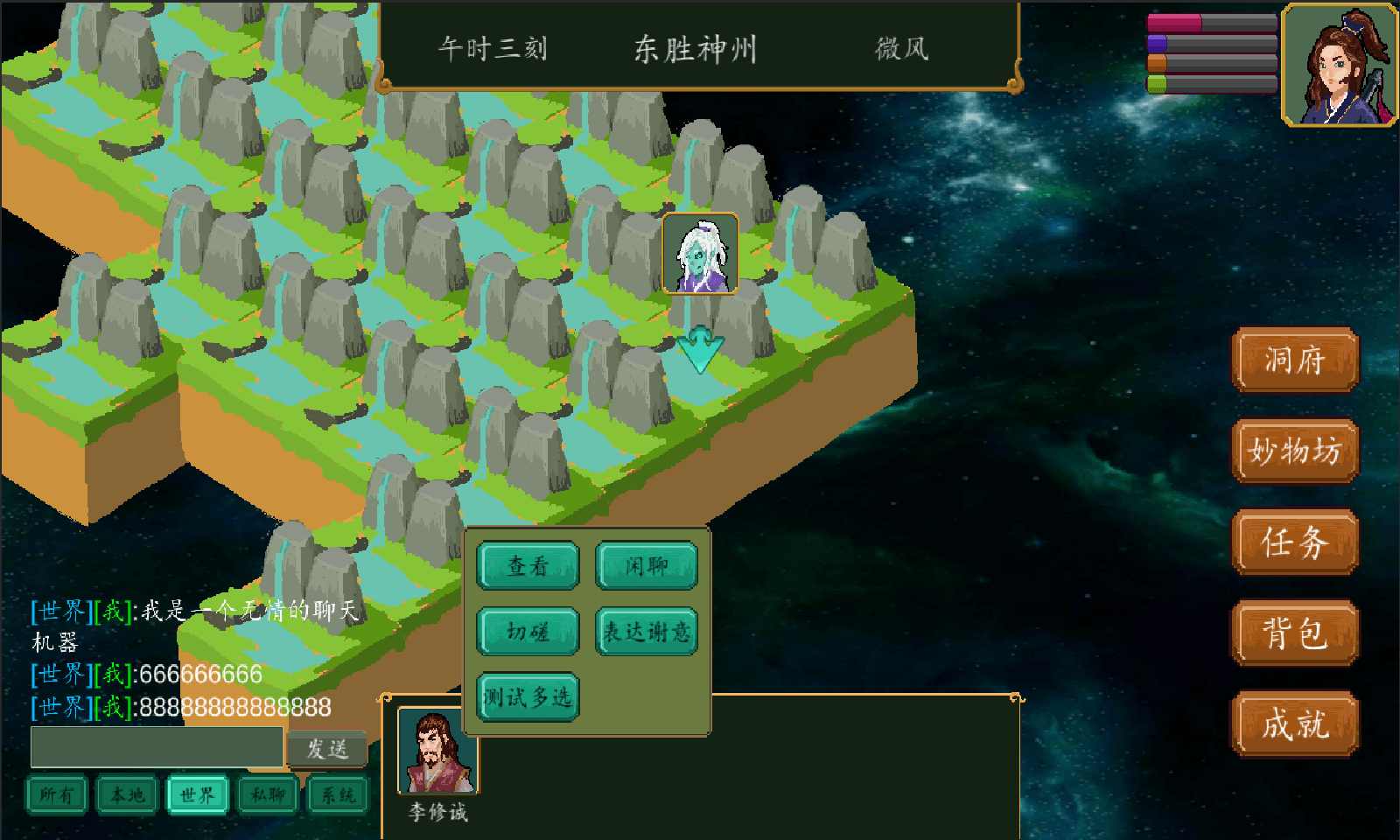Enable the 私聊 chat channel
This screenshot has height=840, width=1400.
[x=267, y=796]
